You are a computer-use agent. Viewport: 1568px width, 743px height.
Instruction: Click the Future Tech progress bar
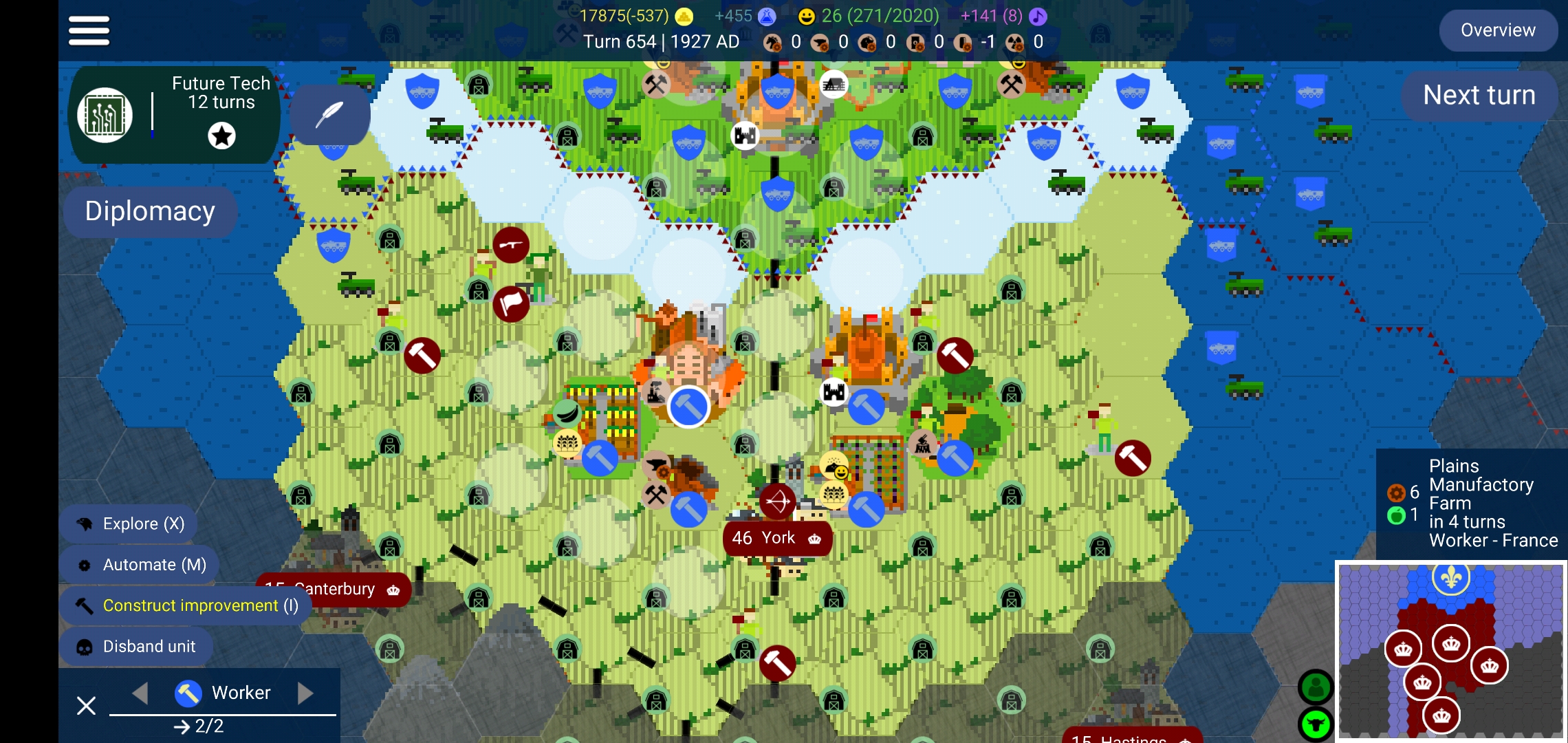(153, 114)
